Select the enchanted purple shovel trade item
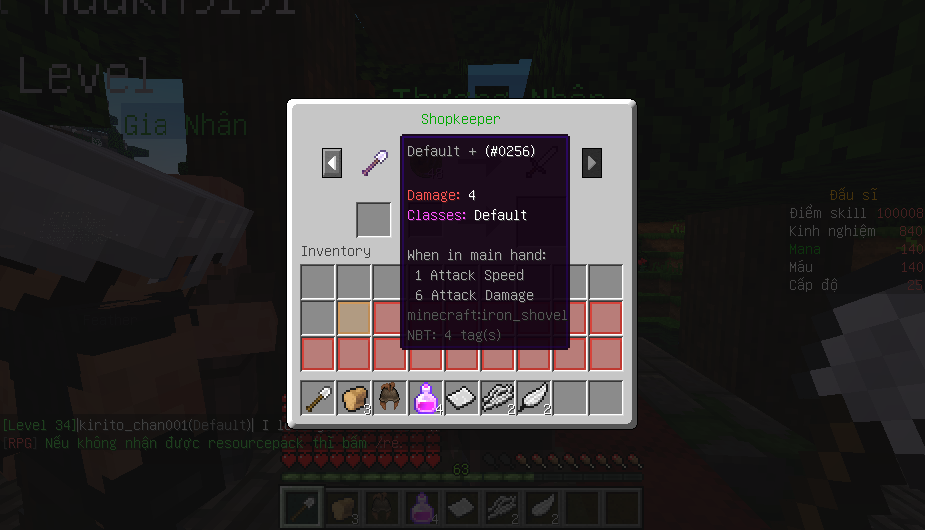Screen dimensions: 925x530 pyautogui.click(x=375, y=162)
